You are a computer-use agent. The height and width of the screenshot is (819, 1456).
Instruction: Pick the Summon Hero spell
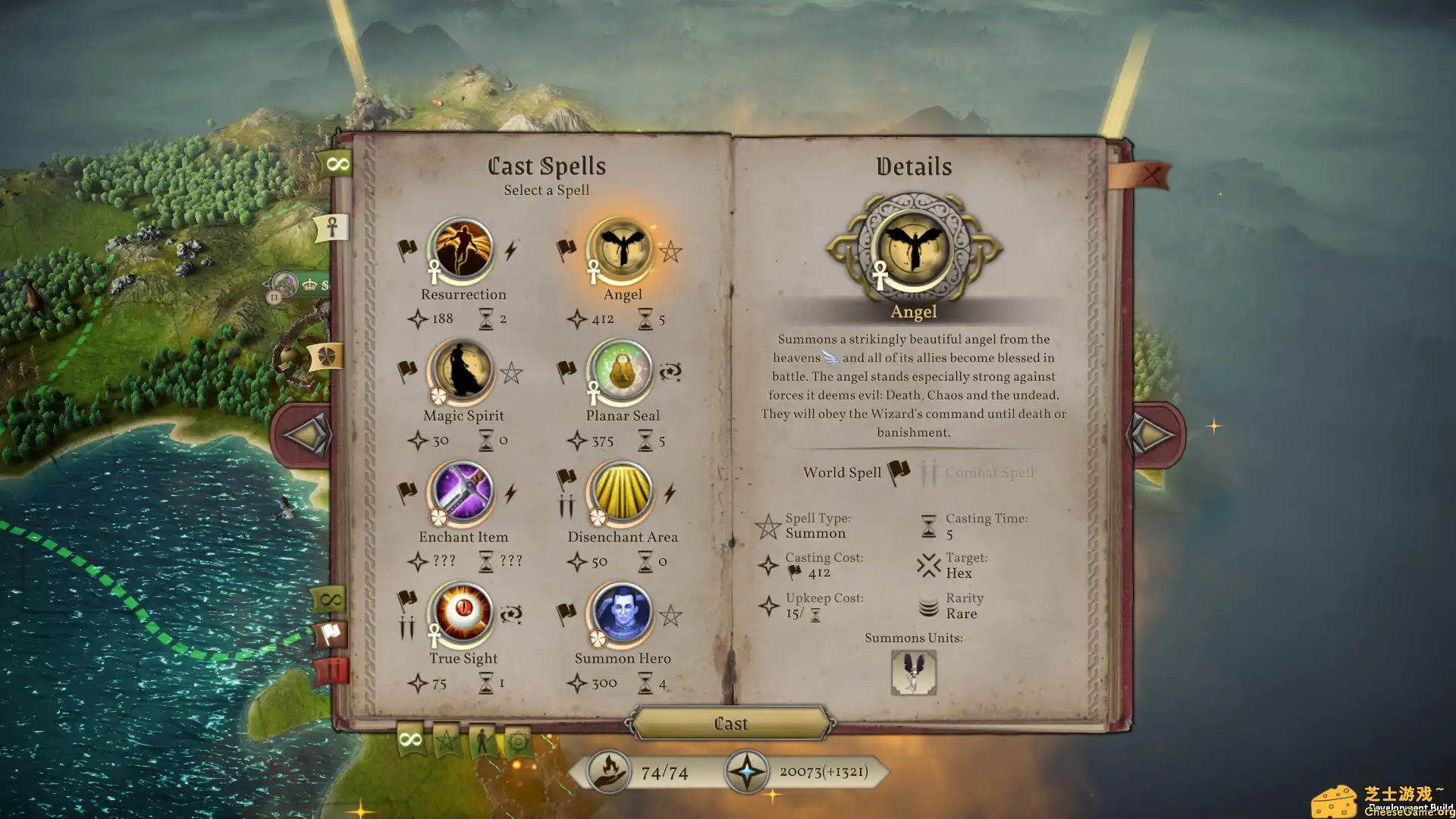621,613
